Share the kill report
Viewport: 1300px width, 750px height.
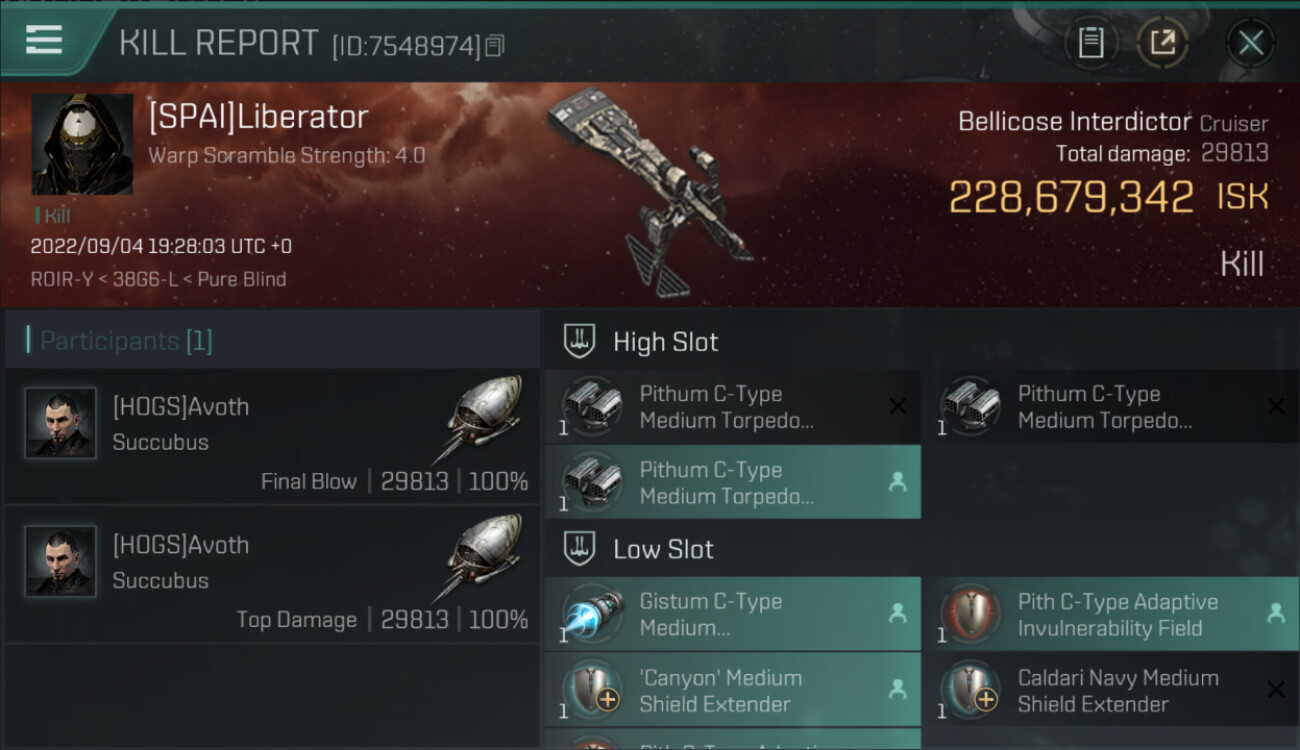(1162, 43)
